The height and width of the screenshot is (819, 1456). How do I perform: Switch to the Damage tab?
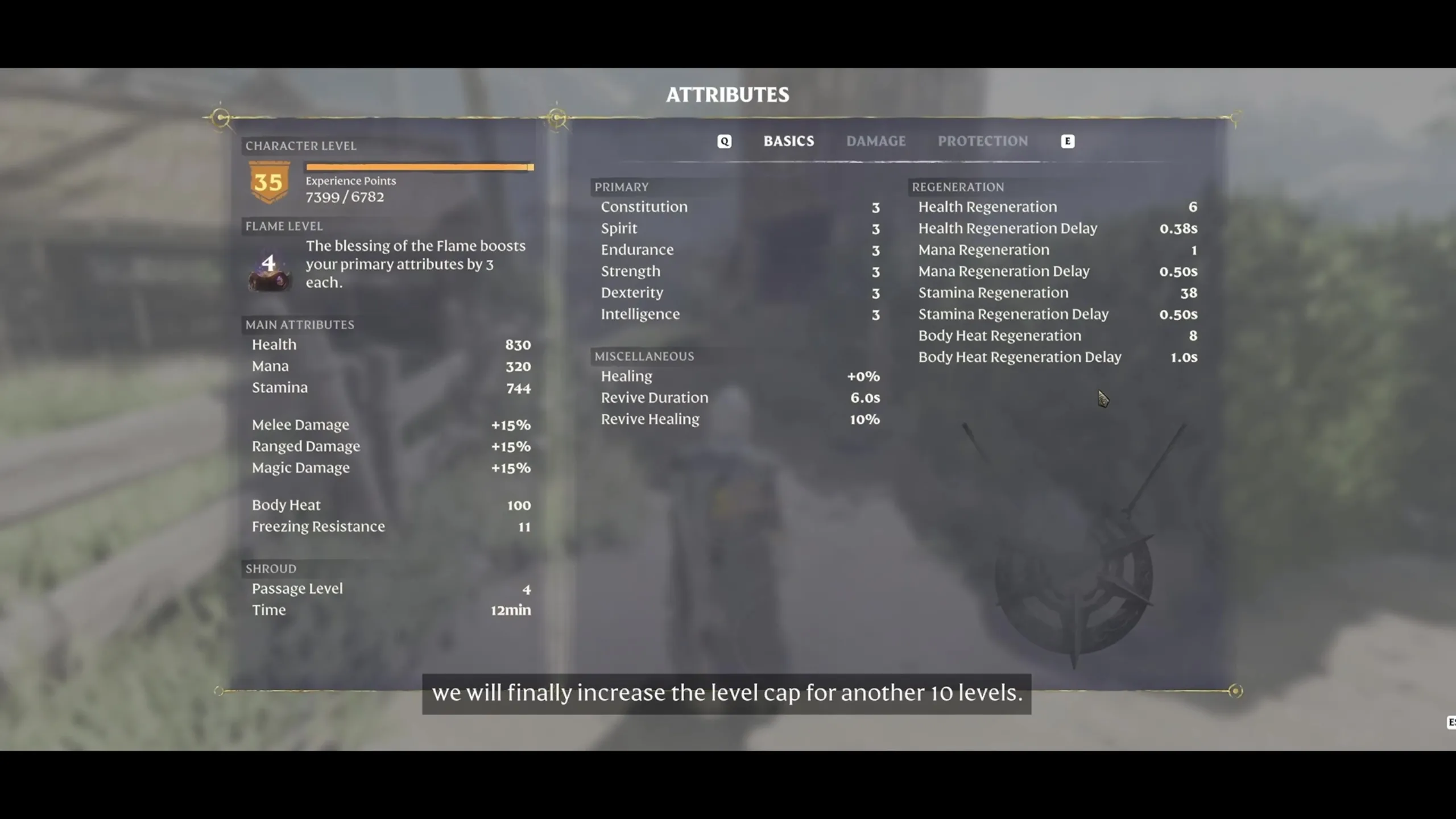876,141
